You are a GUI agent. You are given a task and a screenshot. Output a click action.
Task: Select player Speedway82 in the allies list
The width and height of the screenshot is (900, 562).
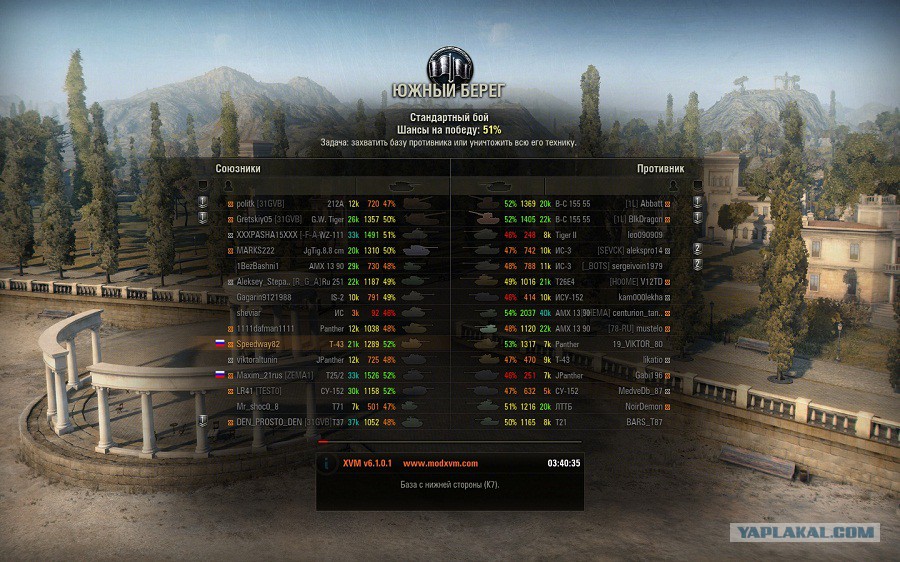coord(258,344)
